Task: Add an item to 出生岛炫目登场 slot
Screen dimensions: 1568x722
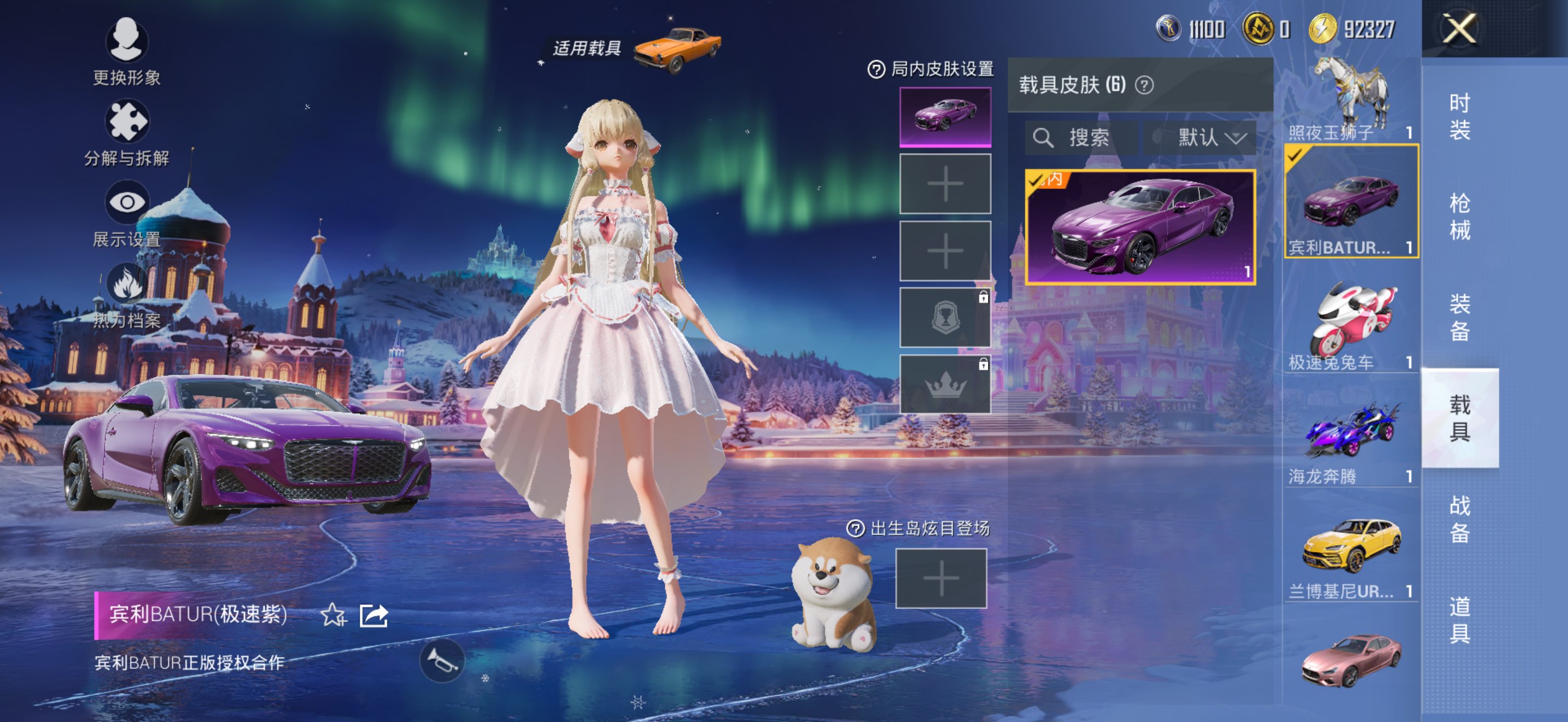Action: [x=940, y=578]
